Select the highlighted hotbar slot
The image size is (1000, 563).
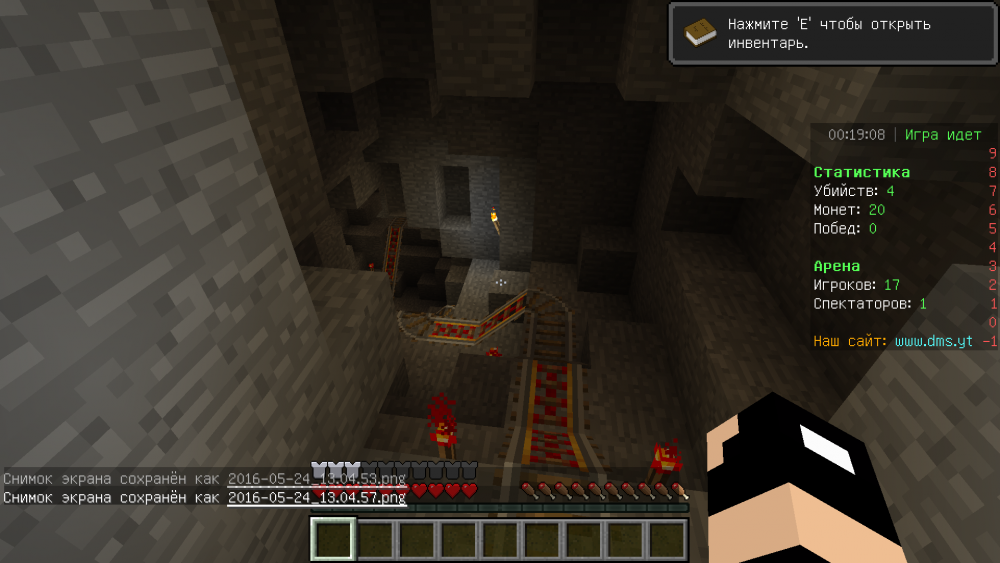(333, 540)
